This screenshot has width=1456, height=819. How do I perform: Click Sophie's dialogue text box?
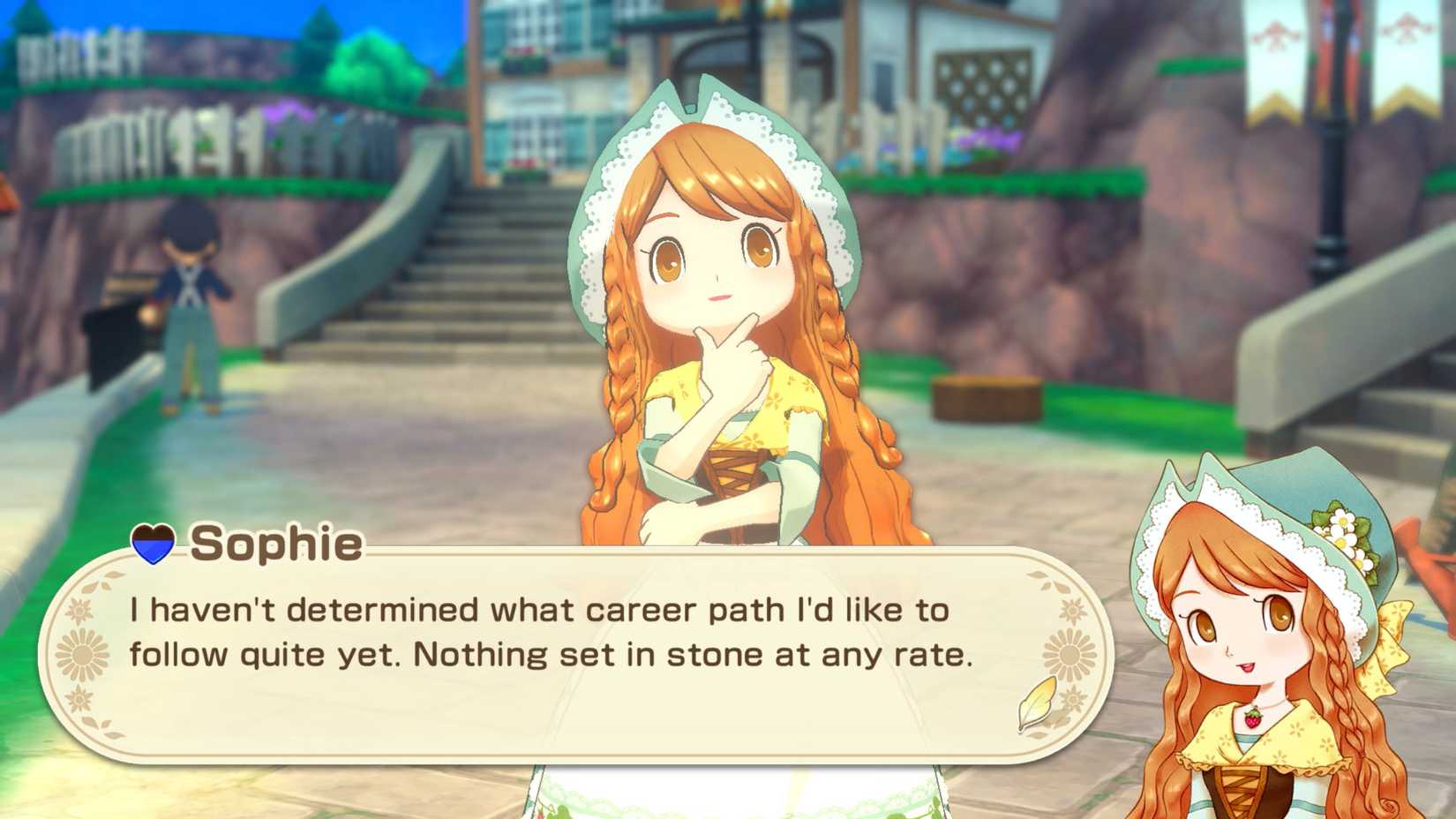pos(574,655)
